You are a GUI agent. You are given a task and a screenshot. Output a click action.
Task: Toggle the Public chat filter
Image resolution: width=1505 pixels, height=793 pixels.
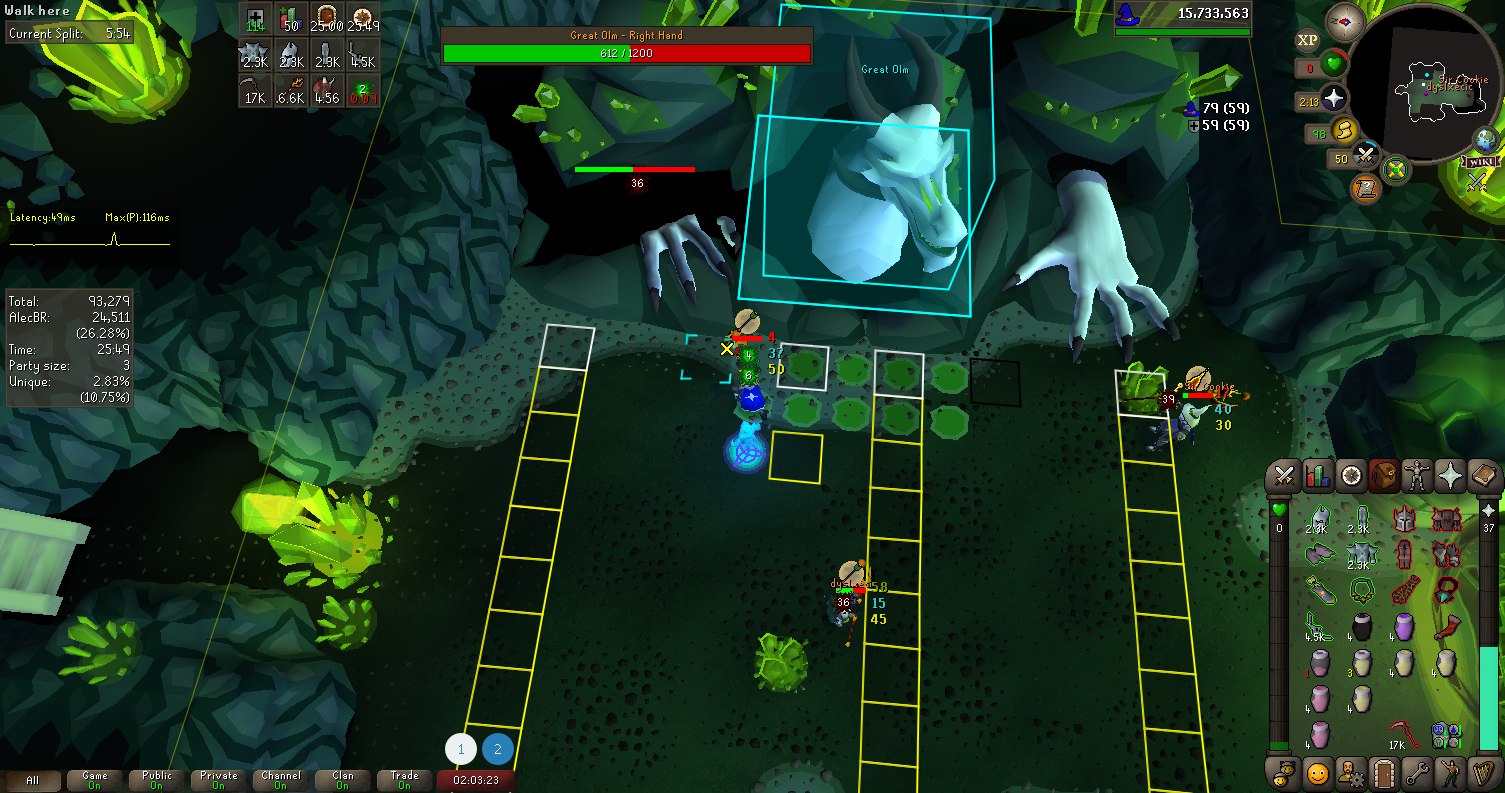click(x=157, y=780)
